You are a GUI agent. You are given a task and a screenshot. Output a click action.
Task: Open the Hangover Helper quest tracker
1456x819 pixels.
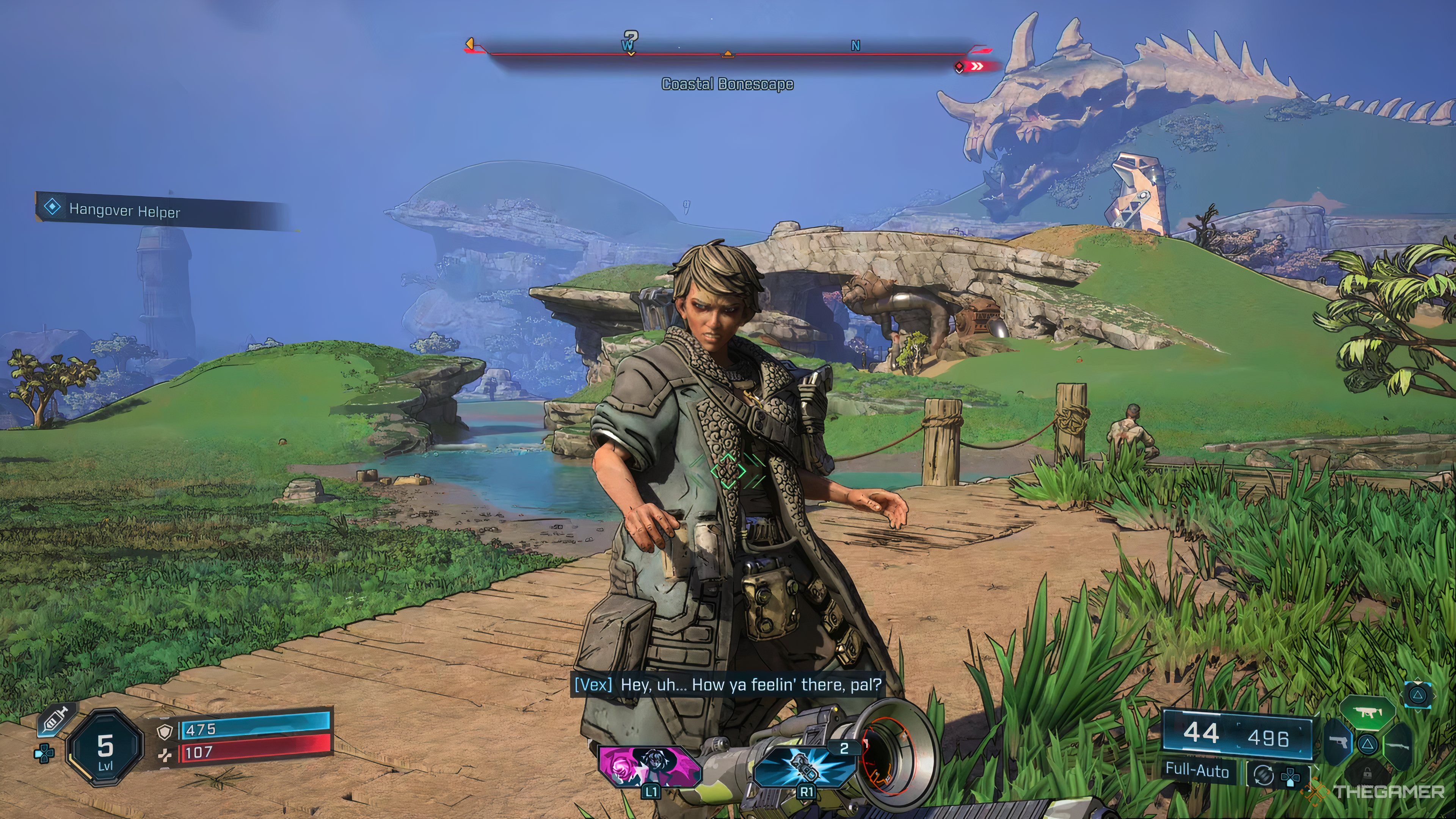point(124,210)
